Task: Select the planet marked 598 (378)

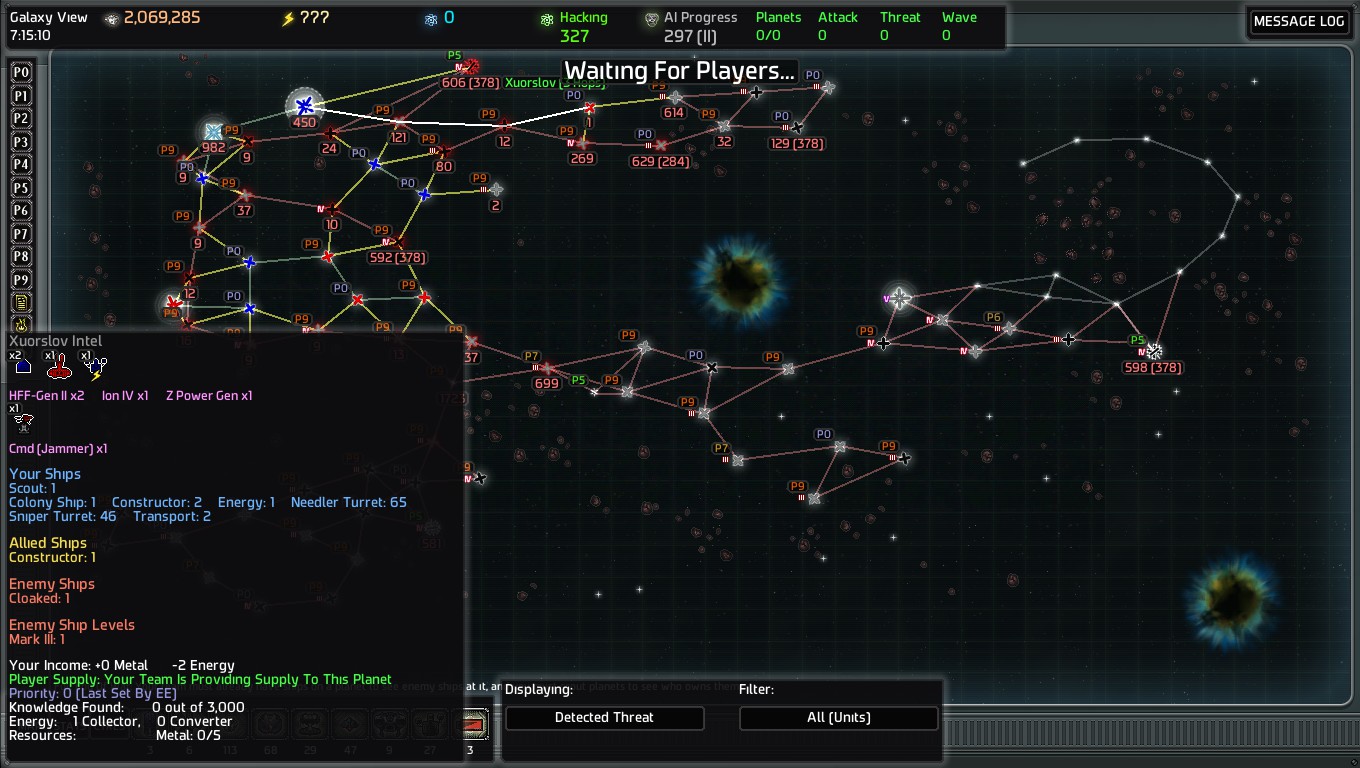Action: 1154,351
